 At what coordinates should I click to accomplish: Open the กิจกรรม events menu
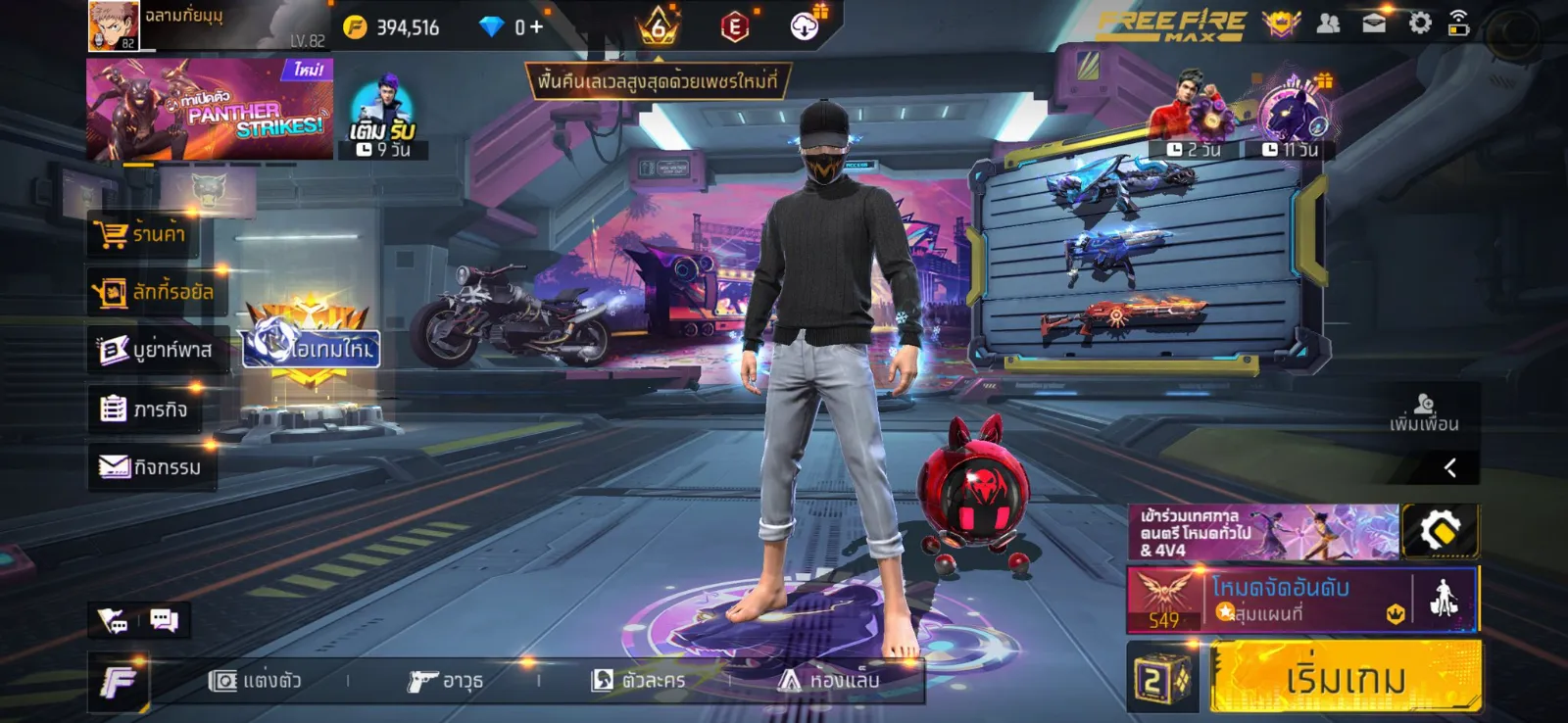click(151, 467)
